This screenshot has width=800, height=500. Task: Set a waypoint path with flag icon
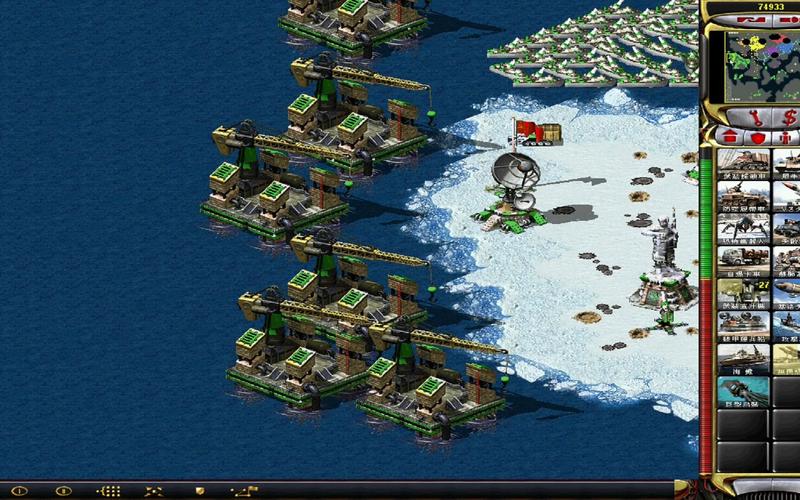pos(244,491)
